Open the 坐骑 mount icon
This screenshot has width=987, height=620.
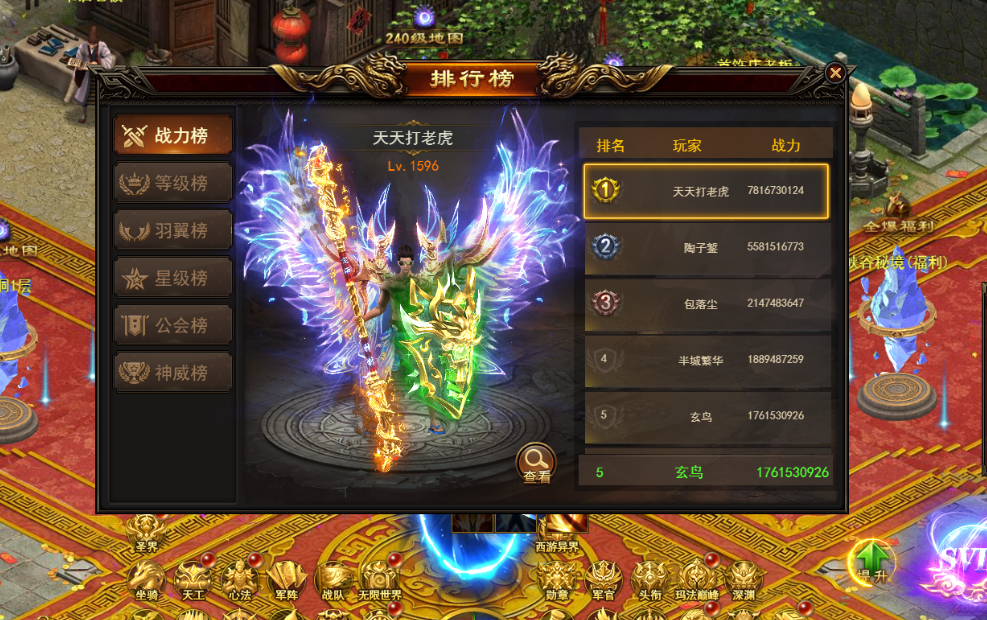coord(146,578)
